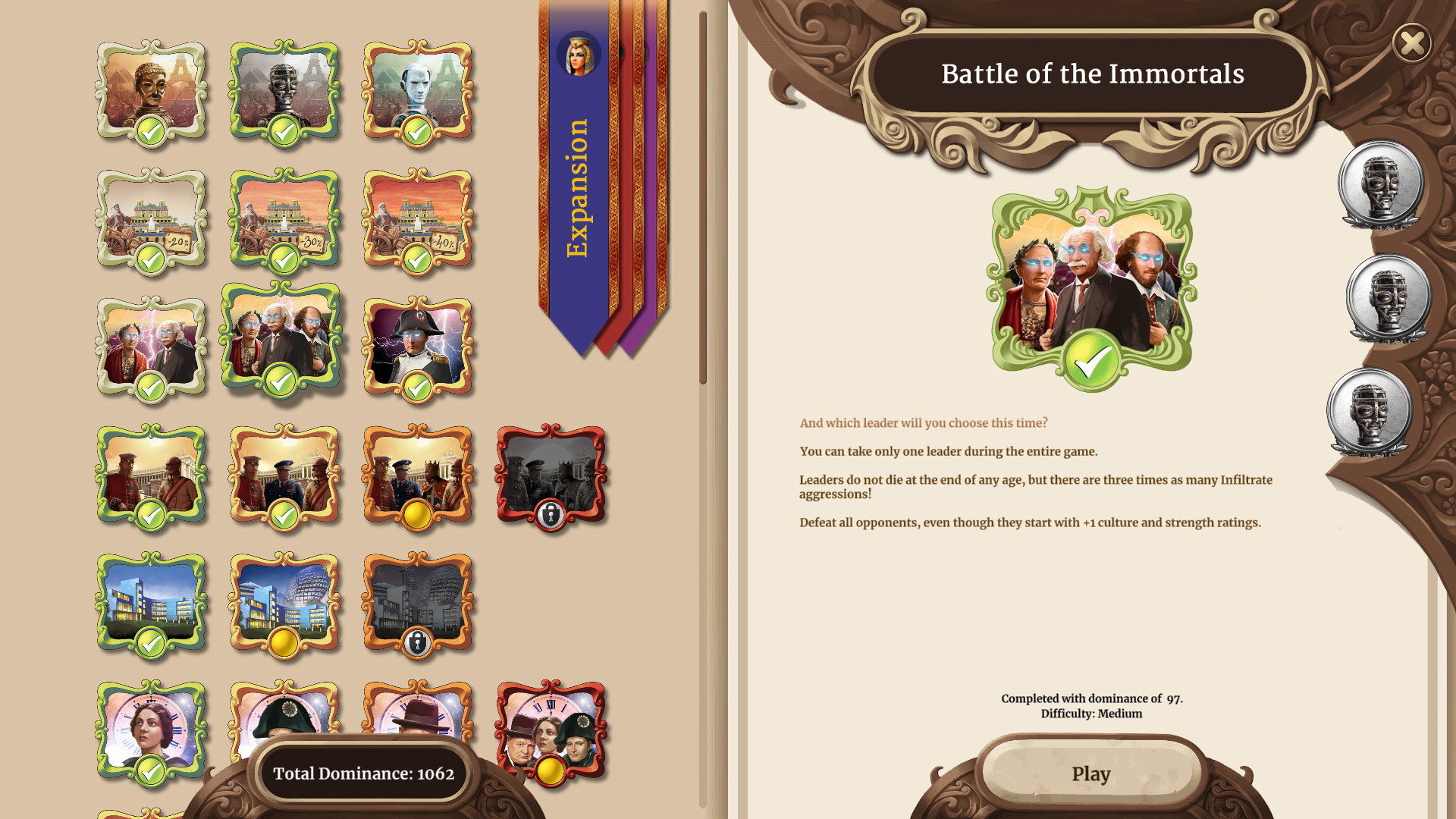1456x819 pixels.
Task: Open the blue modern buildings challenge
Action: click(x=151, y=603)
